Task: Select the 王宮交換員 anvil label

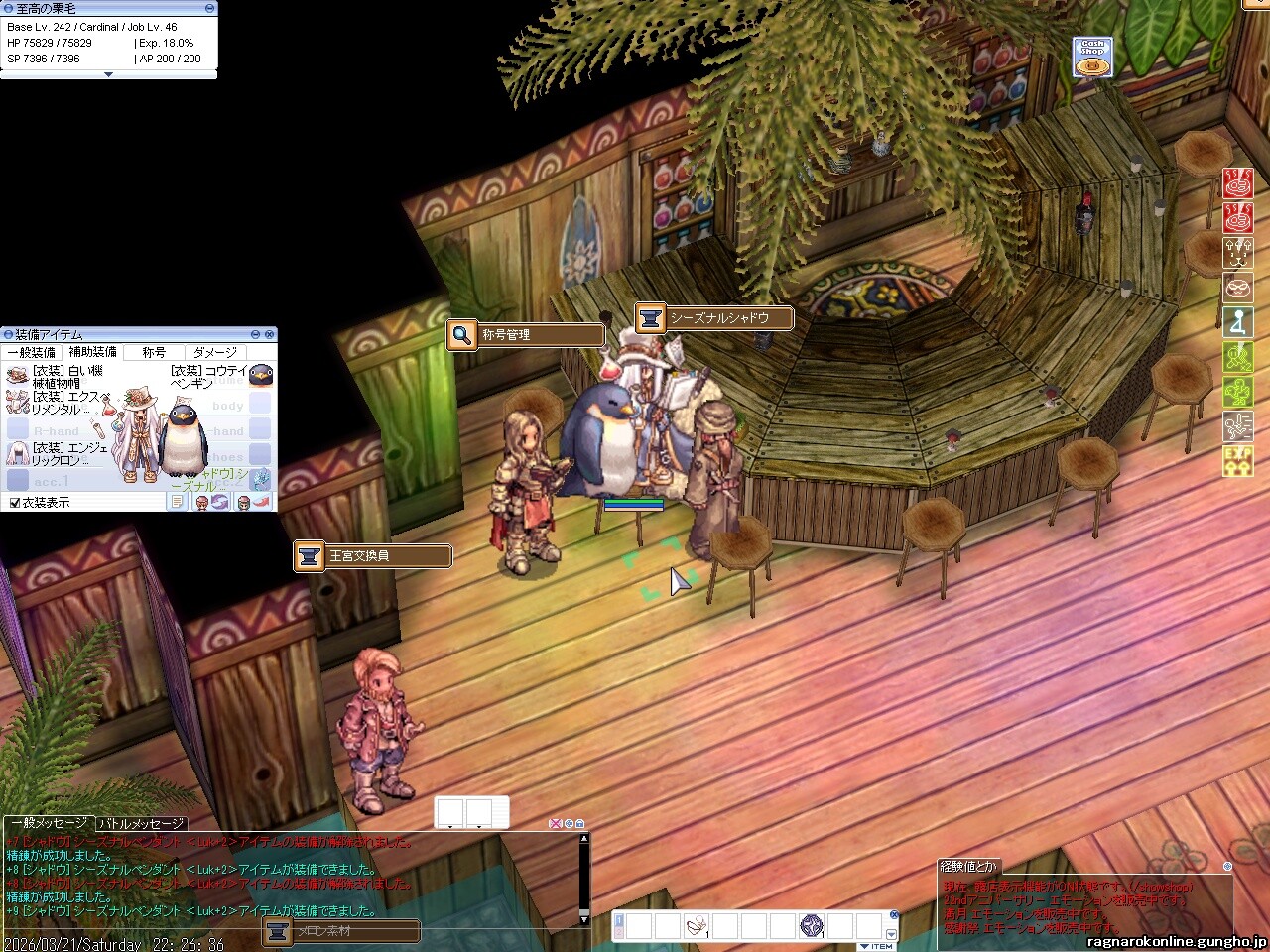Action: coord(372,556)
